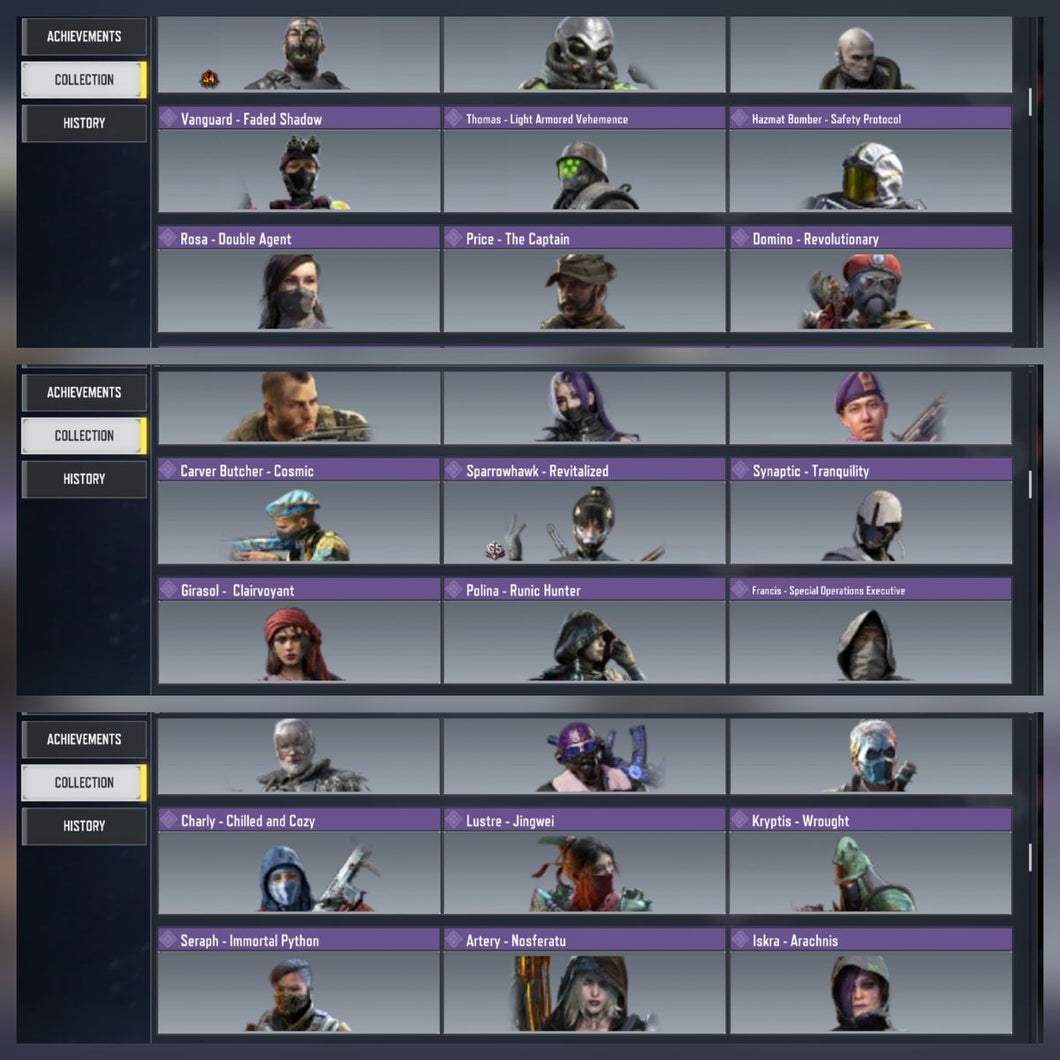1060x1060 pixels.
Task: Select the Vanguard - Faded Shadow skin
Action: pos(298,170)
